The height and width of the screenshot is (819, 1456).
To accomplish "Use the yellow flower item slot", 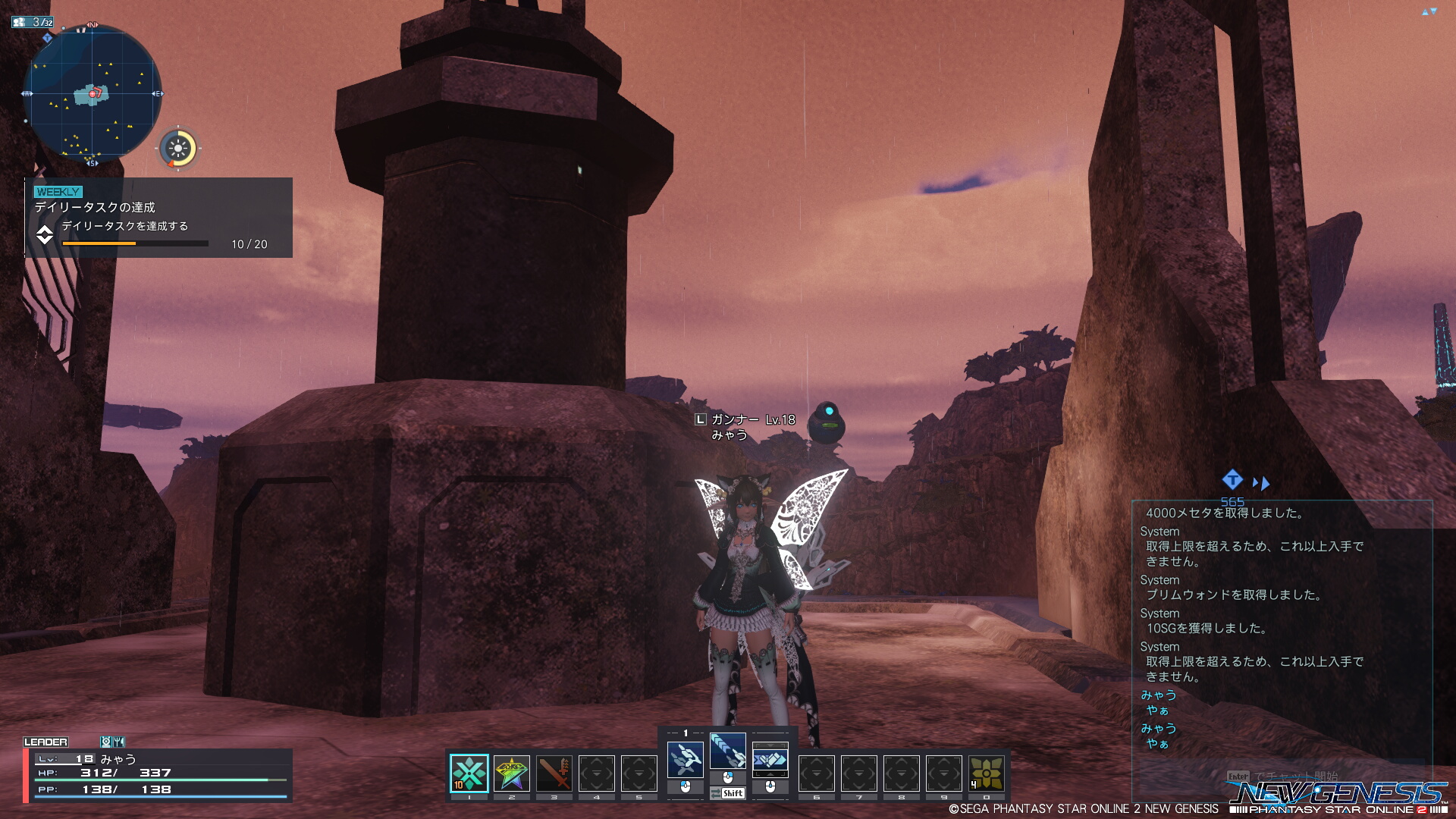I will click(987, 773).
